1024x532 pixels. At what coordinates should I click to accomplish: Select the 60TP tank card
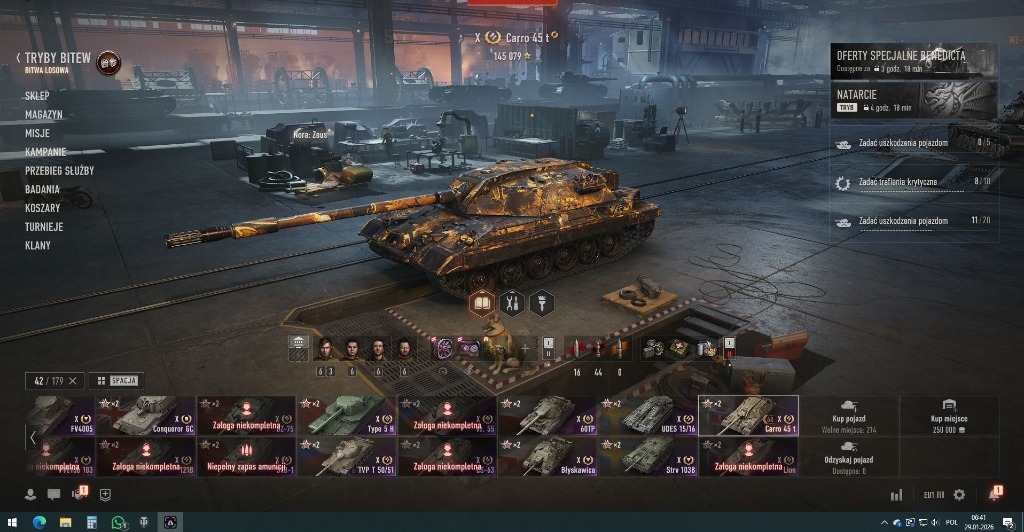tap(546, 416)
